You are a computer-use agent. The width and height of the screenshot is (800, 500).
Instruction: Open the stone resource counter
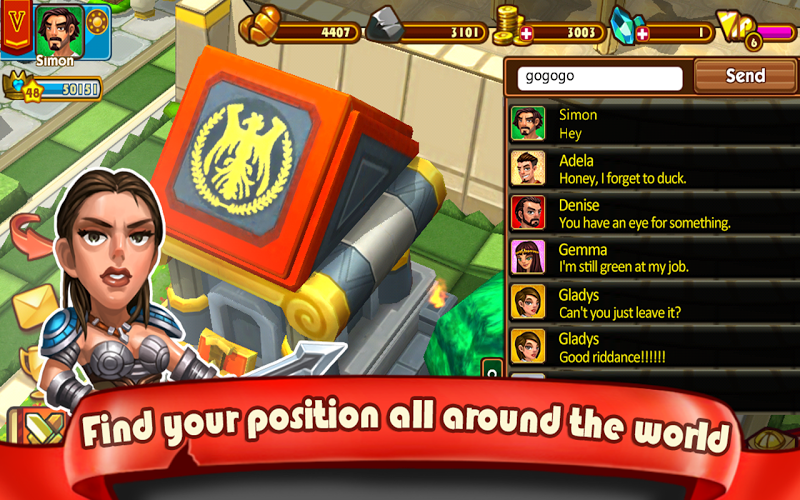418,33
